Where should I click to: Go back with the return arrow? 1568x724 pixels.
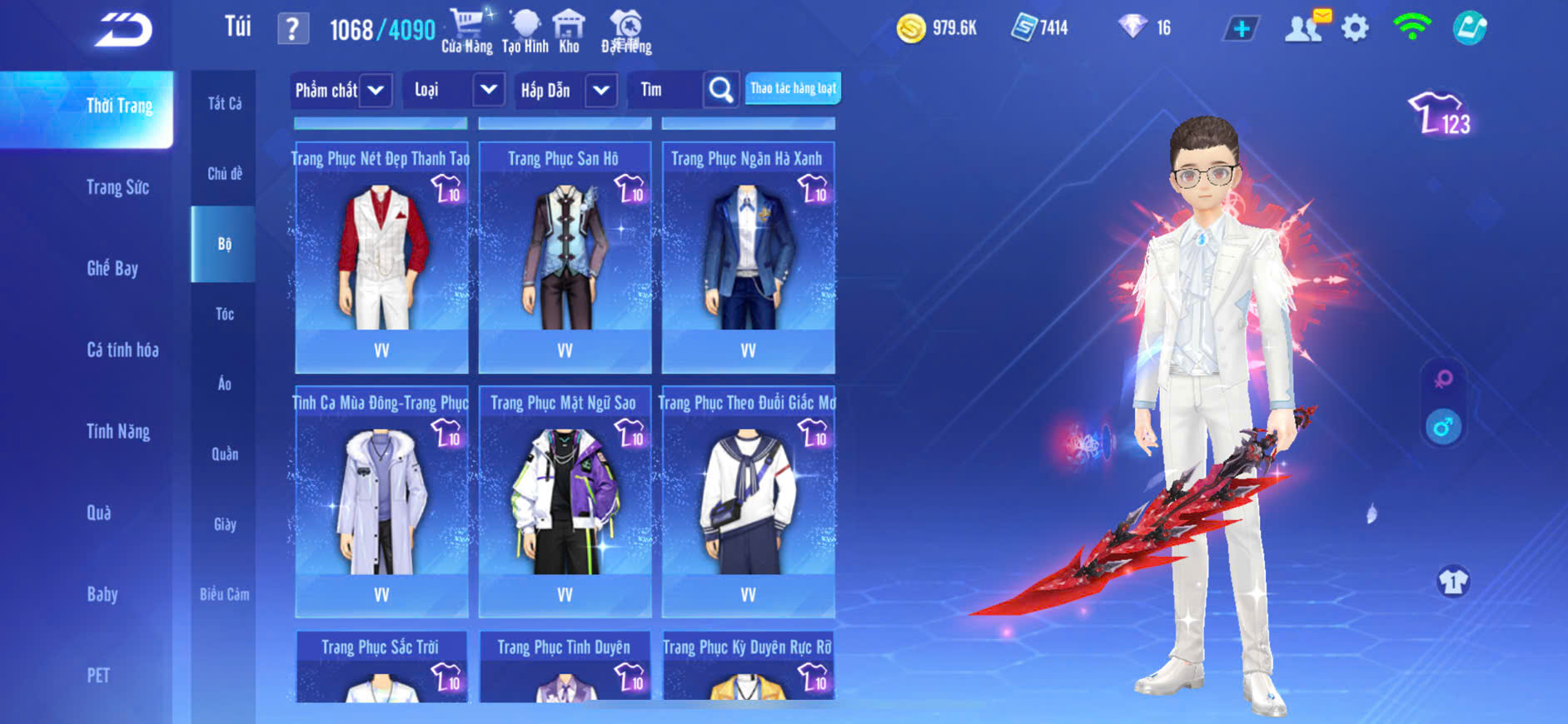pos(124,30)
